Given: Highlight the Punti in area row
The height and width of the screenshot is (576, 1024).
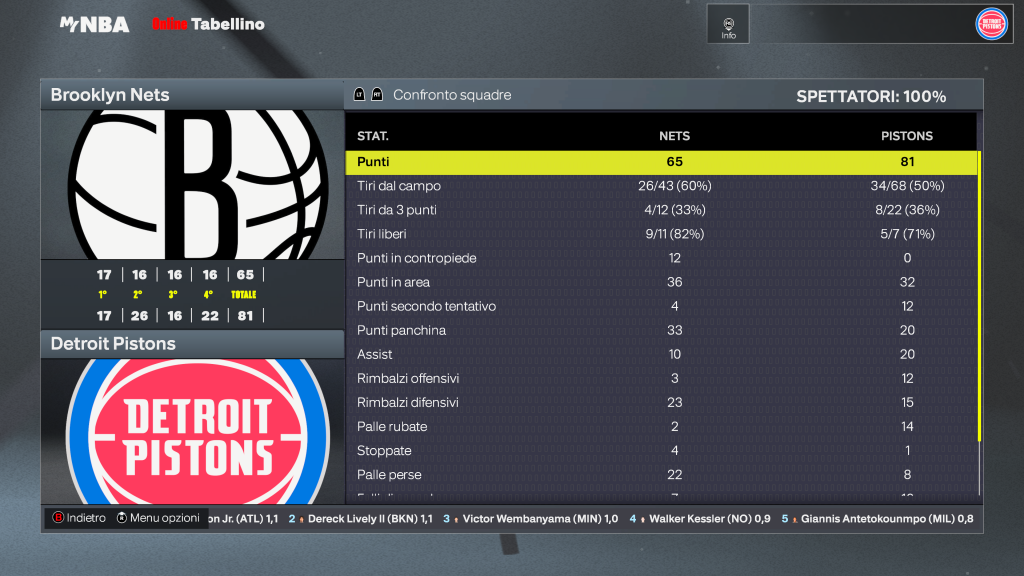Looking at the screenshot, I should pos(661,282).
